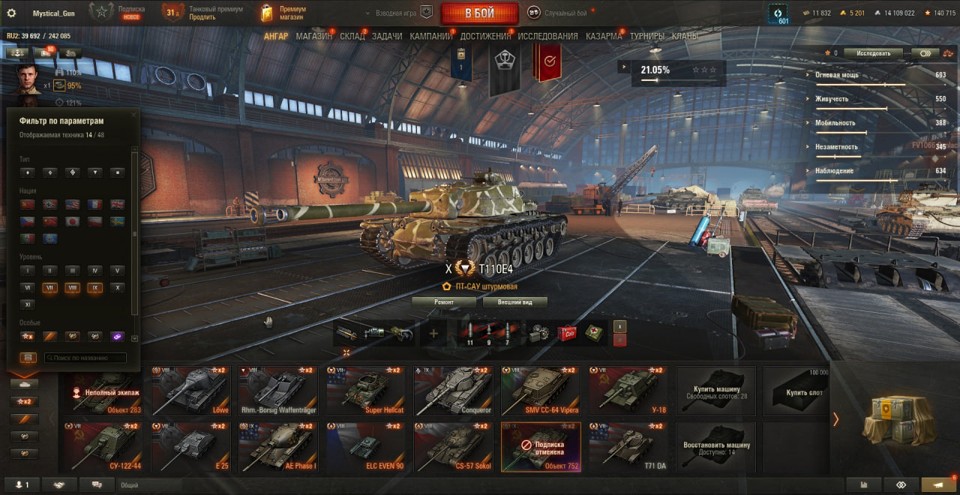Screen dimensions: 960x495
Task: Choose the Super Hellcat tank
Action: 366,389
